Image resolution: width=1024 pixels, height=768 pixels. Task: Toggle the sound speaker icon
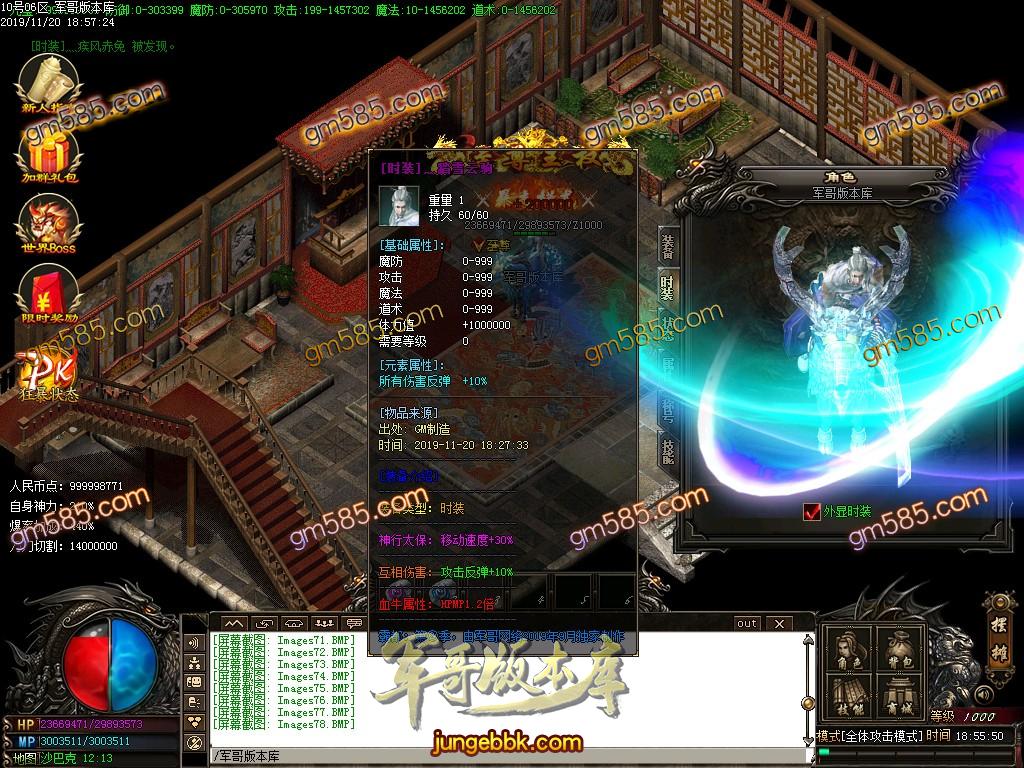982,694
